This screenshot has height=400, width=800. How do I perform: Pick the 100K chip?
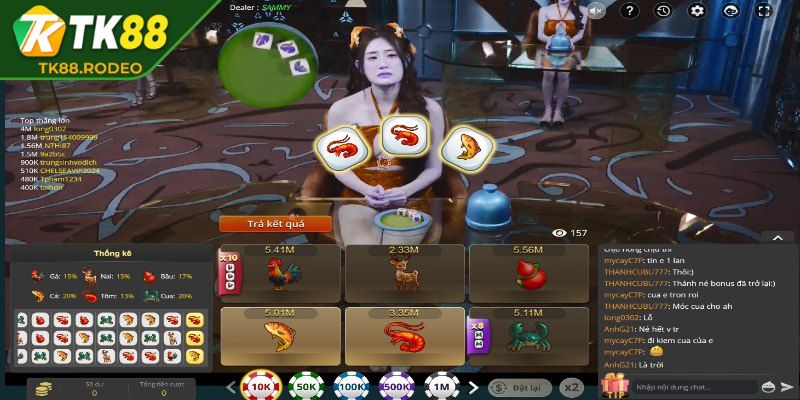pos(349,387)
